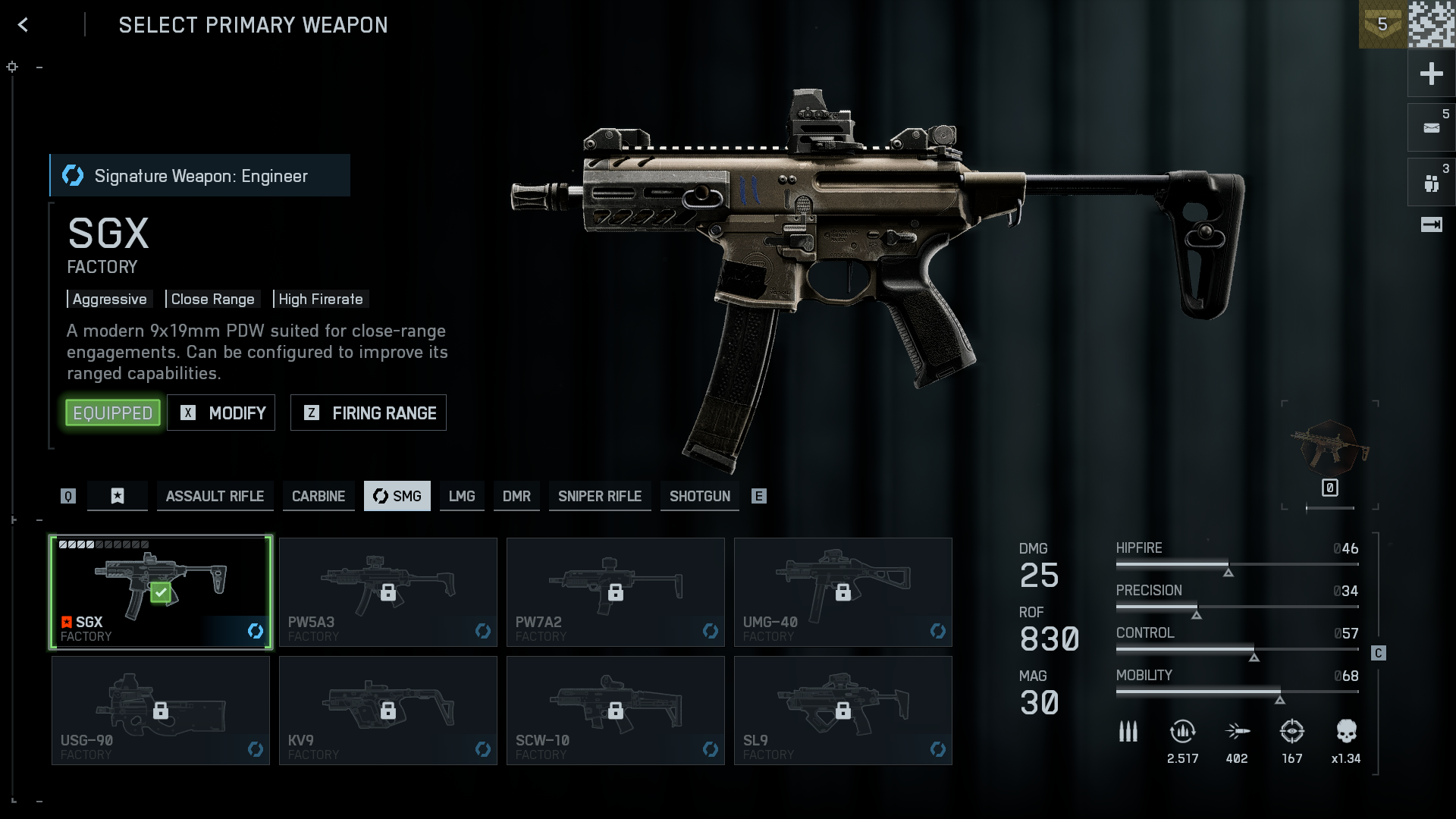Switch to the ASSAULT RIFLE tab
Screen dimensions: 1456x819
click(x=215, y=496)
